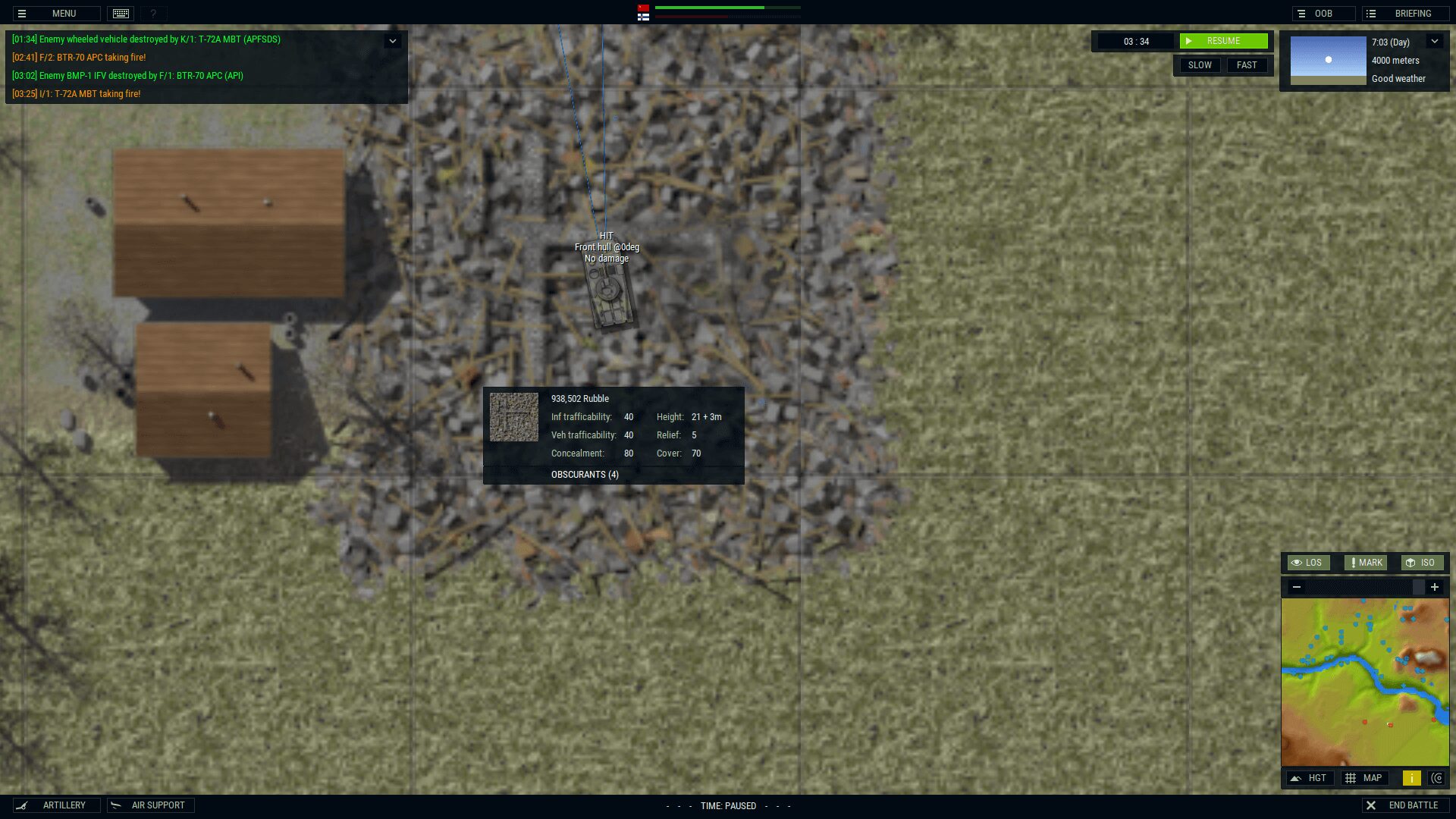Switch to ISO view

pyautogui.click(x=1421, y=563)
